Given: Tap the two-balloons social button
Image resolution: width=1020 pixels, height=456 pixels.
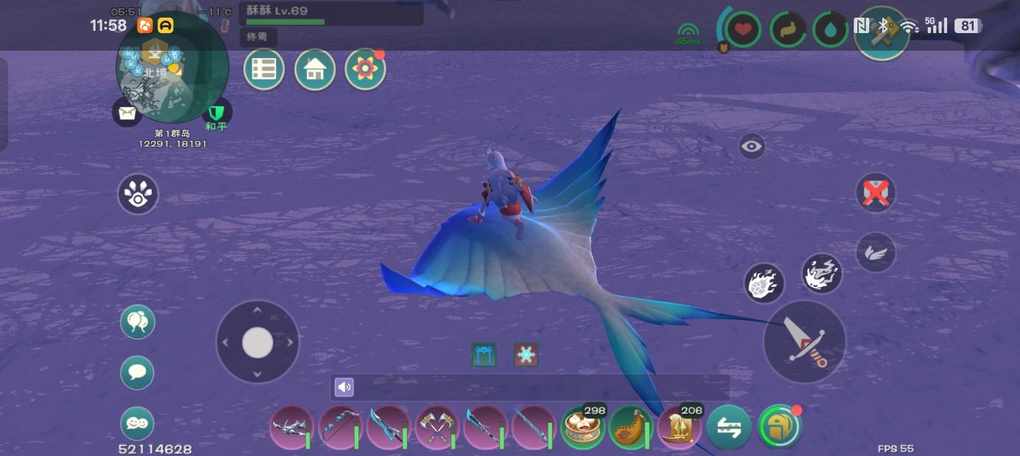Looking at the screenshot, I should click(x=137, y=322).
